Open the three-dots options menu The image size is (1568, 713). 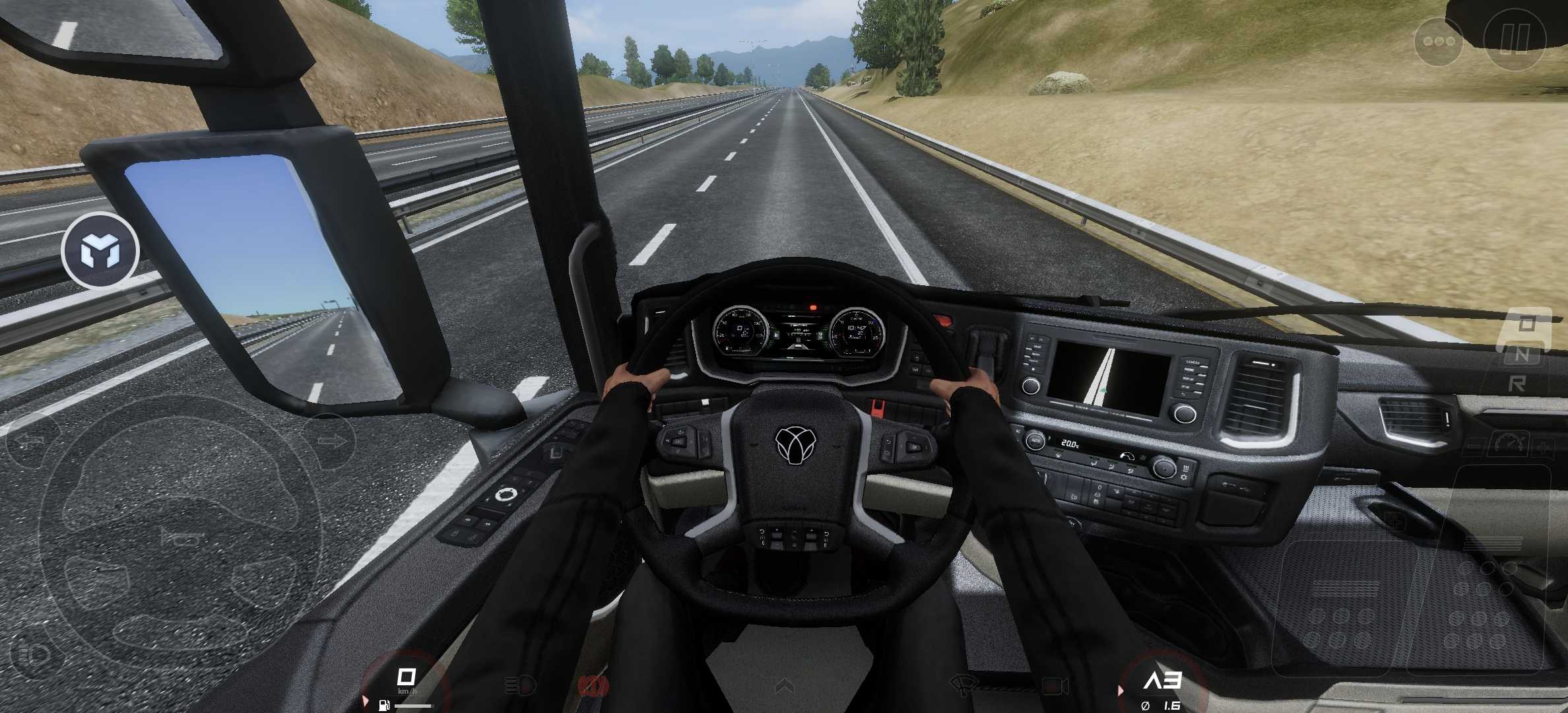point(1439,41)
